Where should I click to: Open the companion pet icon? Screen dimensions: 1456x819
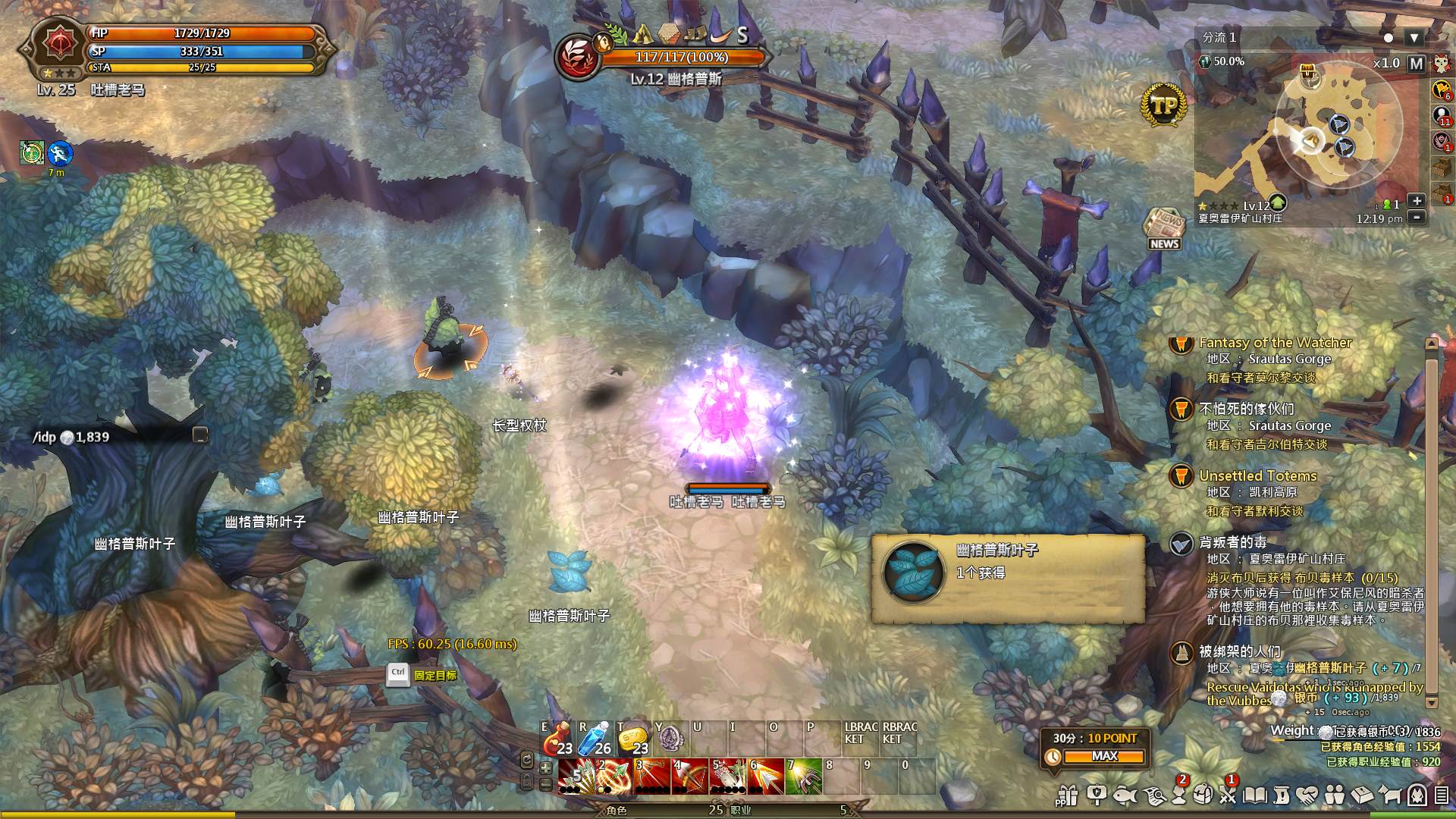click(x=1389, y=795)
